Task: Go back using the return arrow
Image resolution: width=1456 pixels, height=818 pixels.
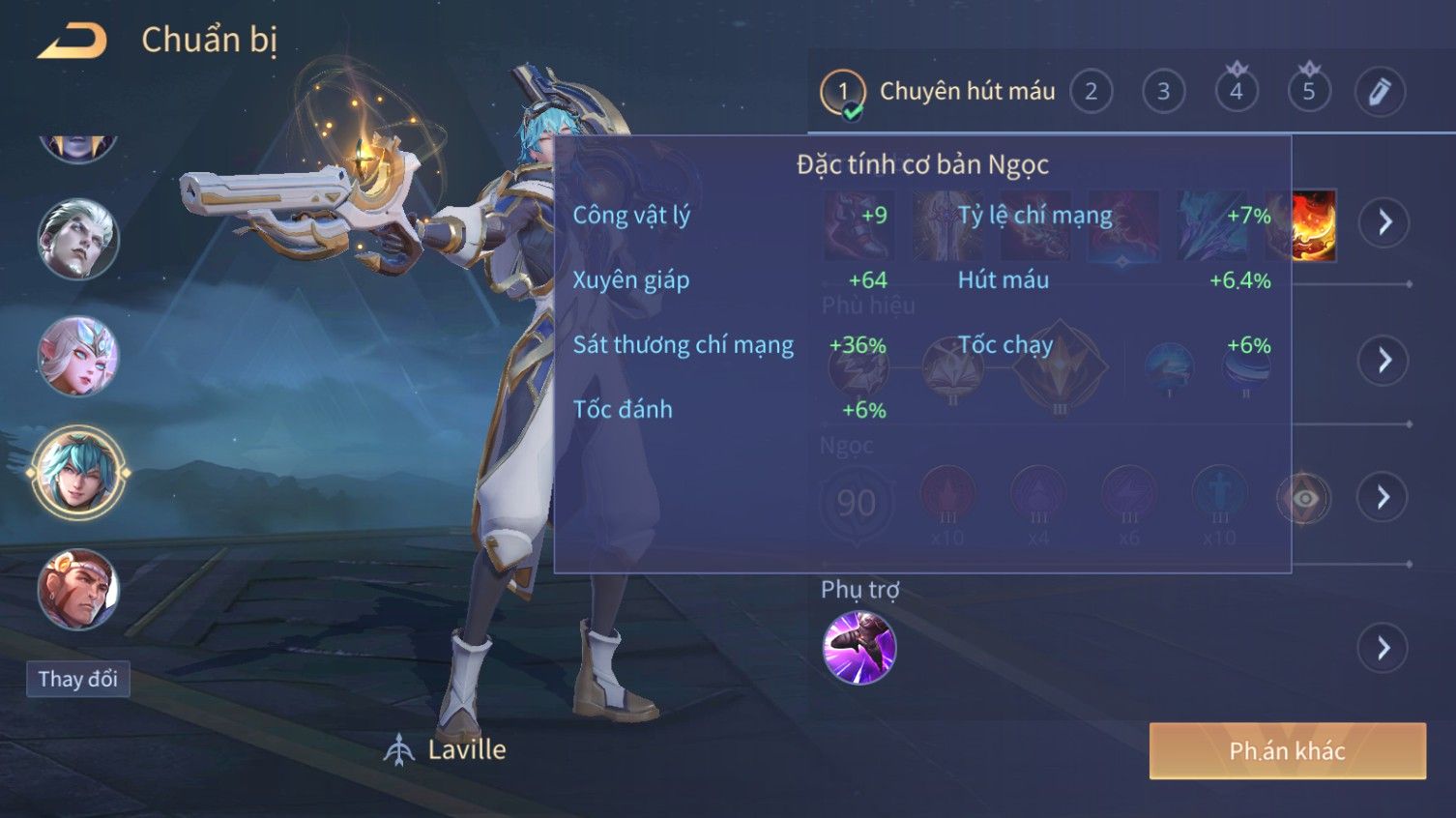Action: pyautogui.click(x=72, y=41)
